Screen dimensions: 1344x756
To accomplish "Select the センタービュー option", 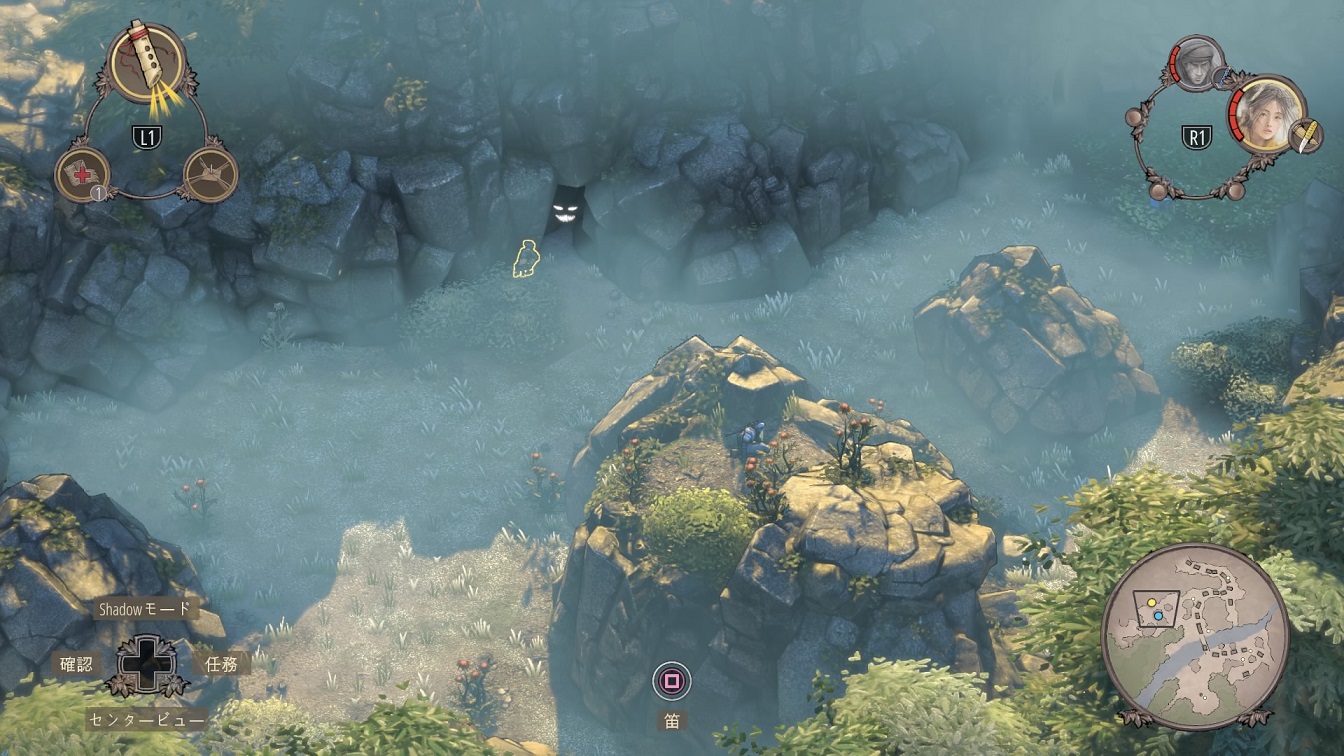I will 147,719.
